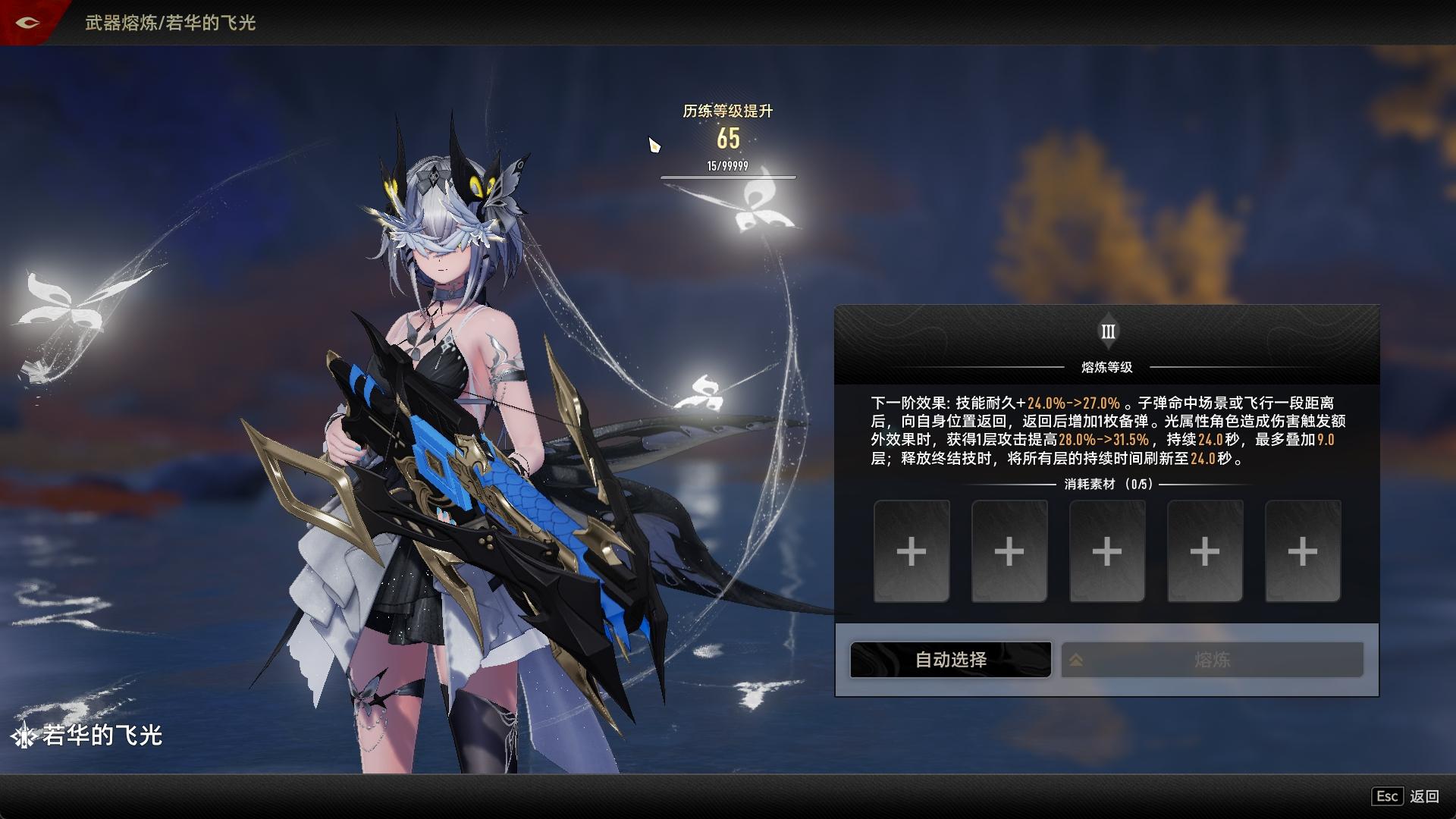The height and width of the screenshot is (819, 1456).
Task: Activate the 熔炼 smelt button
Action: (x=1212, y=660)
